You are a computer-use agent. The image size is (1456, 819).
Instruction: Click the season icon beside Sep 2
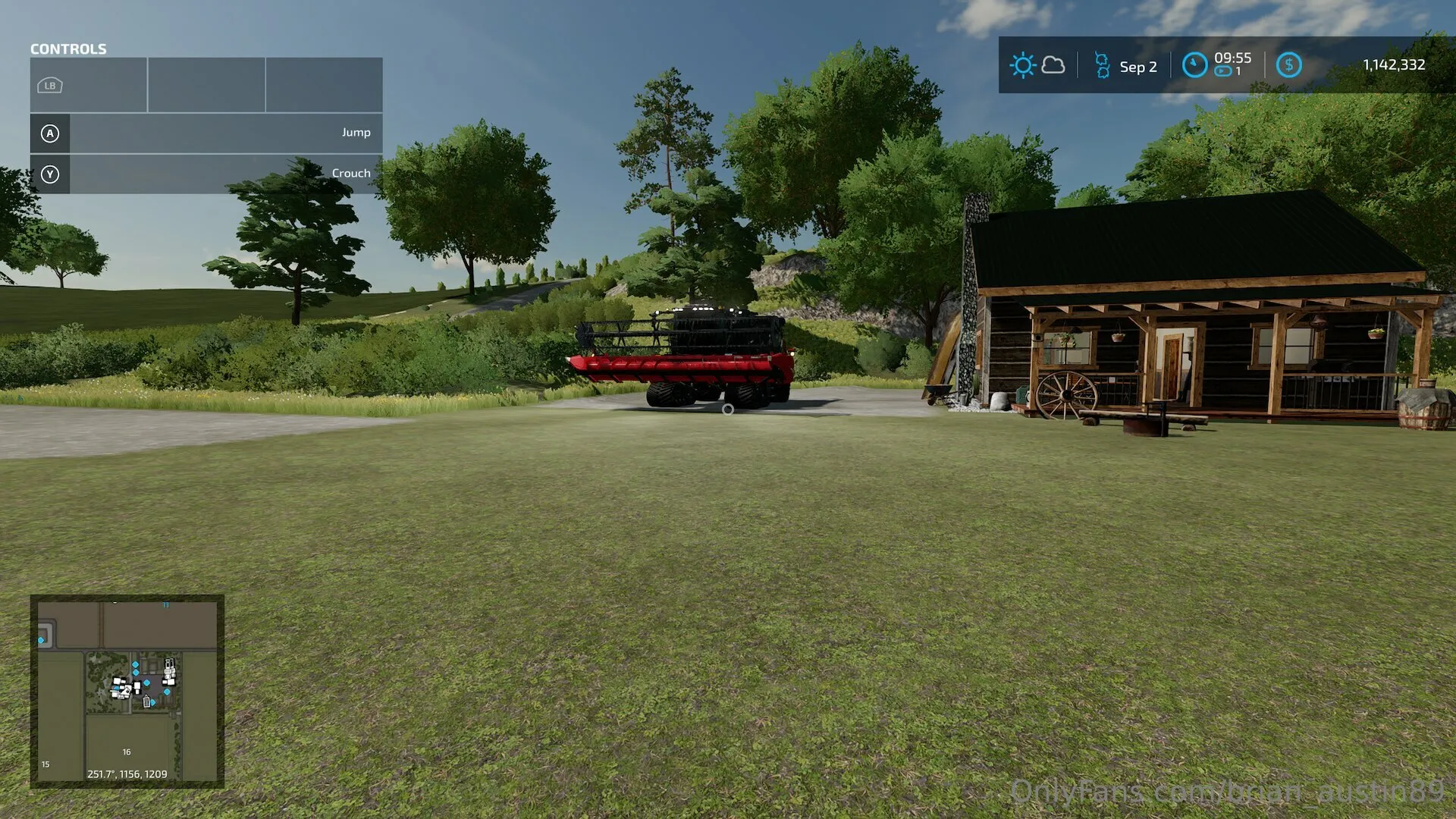point(1102,66)
